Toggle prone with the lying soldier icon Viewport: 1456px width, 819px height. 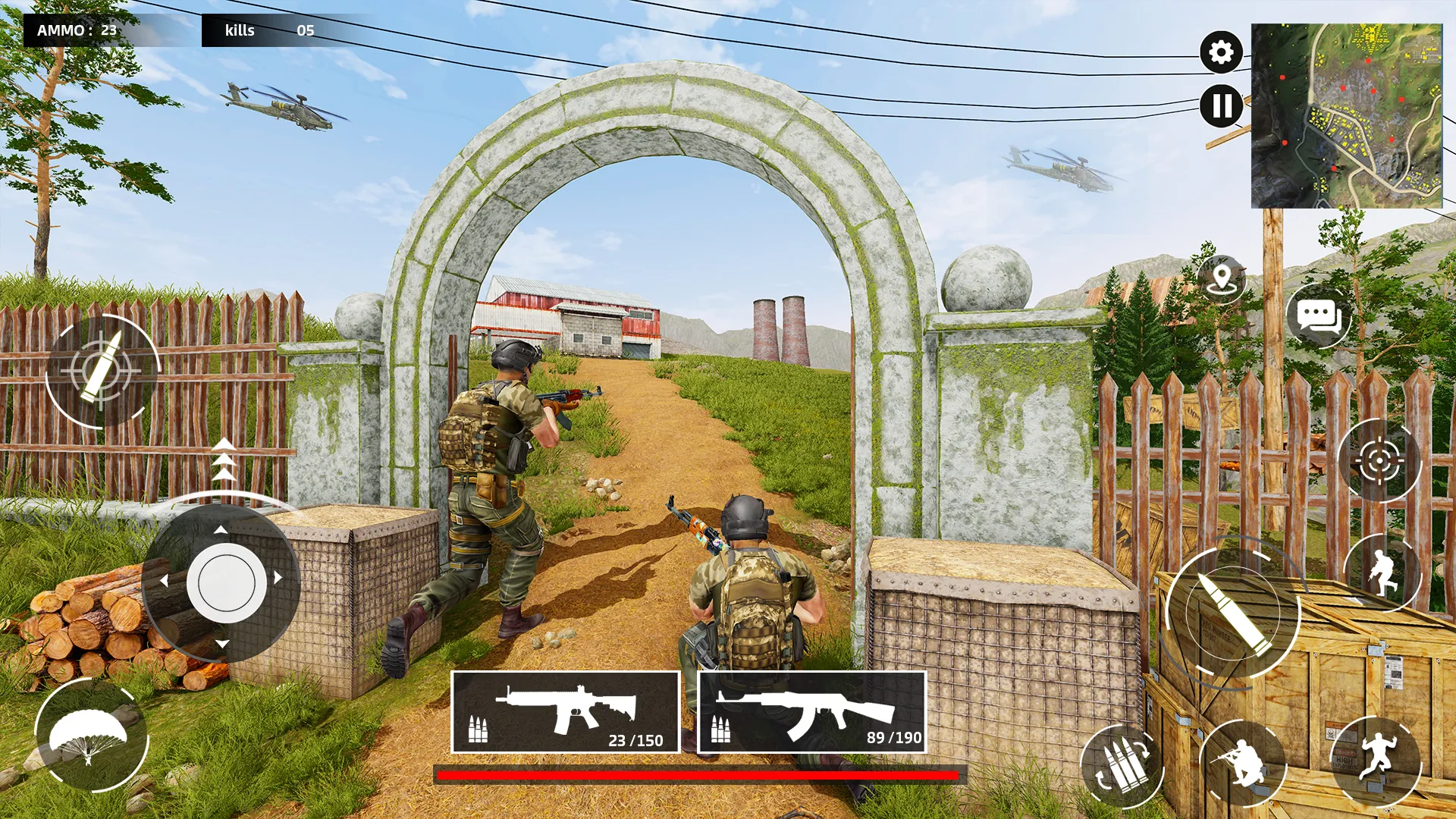pyautogui.click(x=1244, y=763)
